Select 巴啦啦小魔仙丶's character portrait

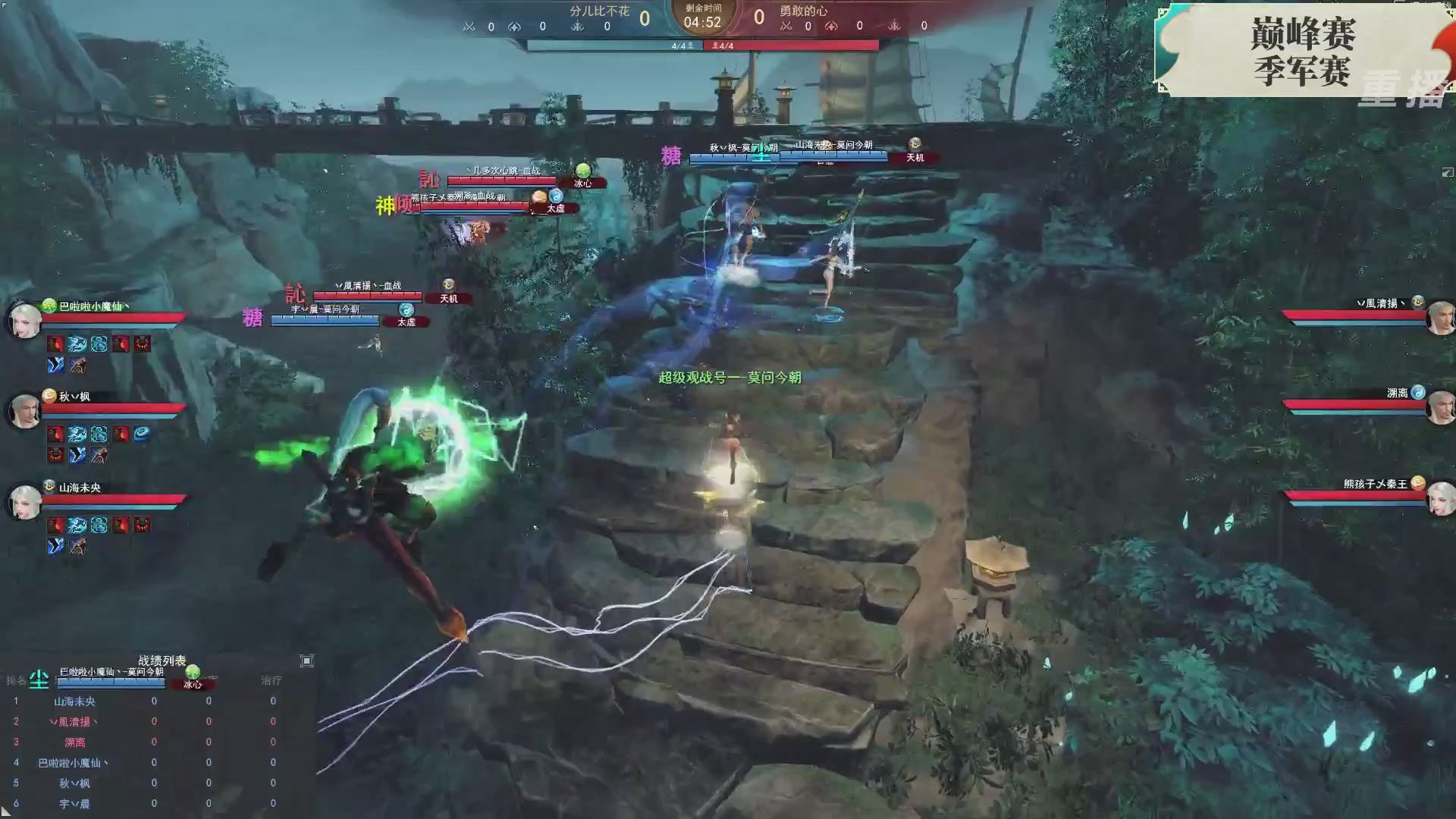coord(24,318)
